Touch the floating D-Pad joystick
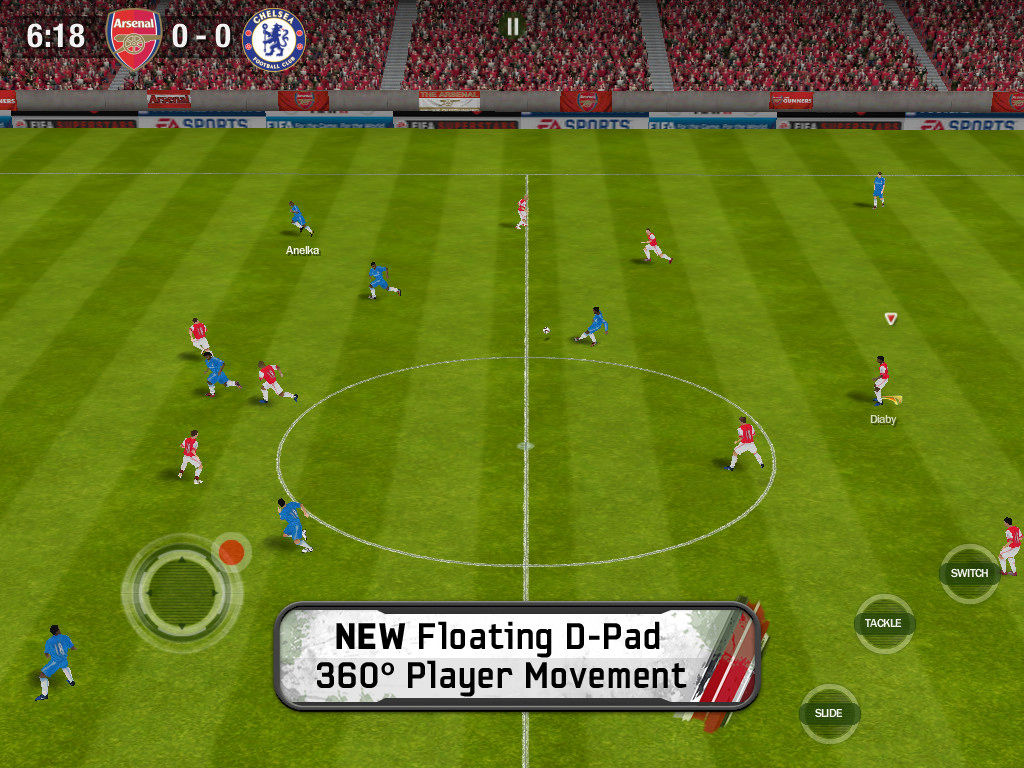The height and width of the screenshot is (768, 1024). tap(181, 590)
